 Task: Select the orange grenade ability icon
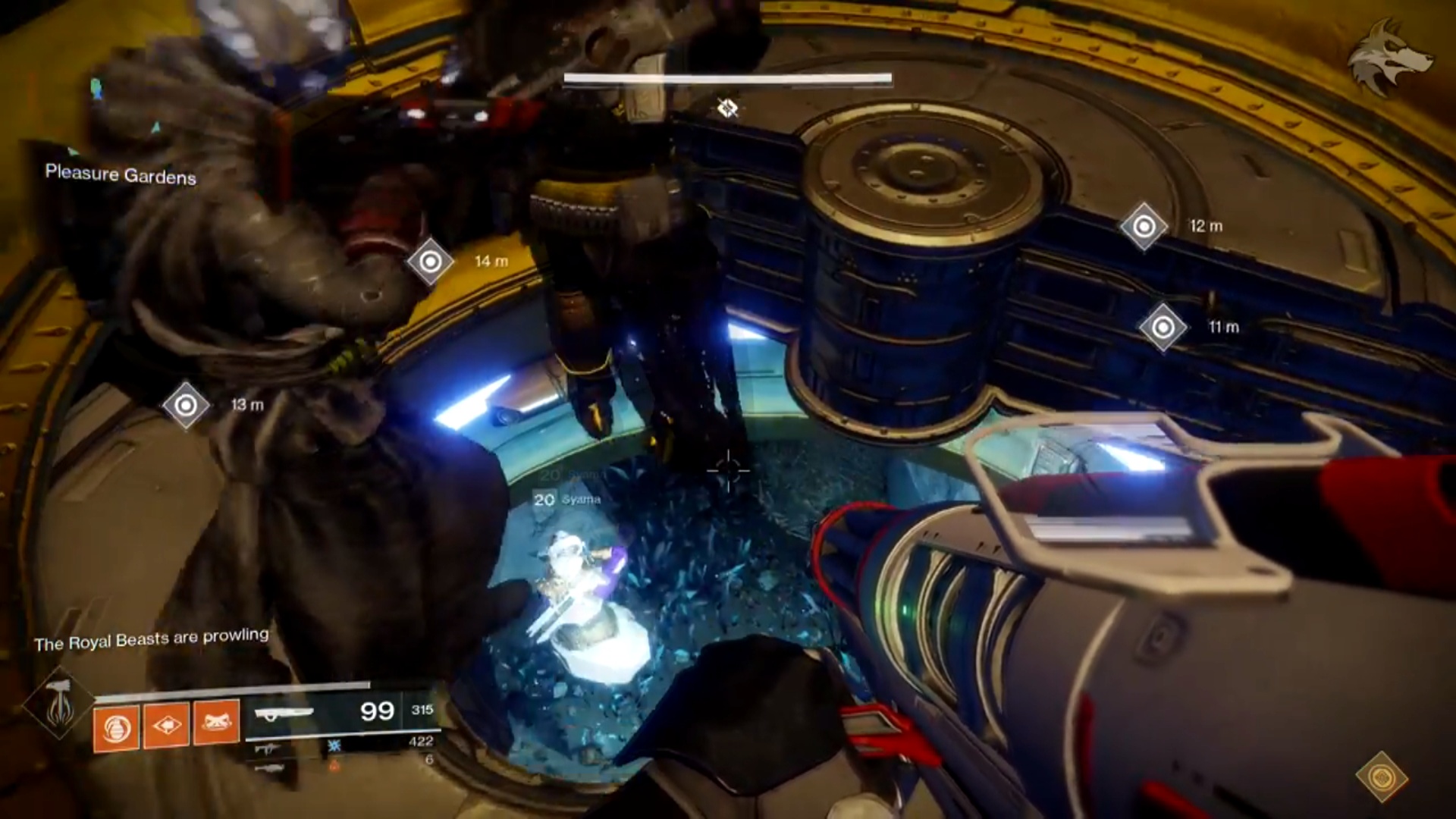pos(116,728)
